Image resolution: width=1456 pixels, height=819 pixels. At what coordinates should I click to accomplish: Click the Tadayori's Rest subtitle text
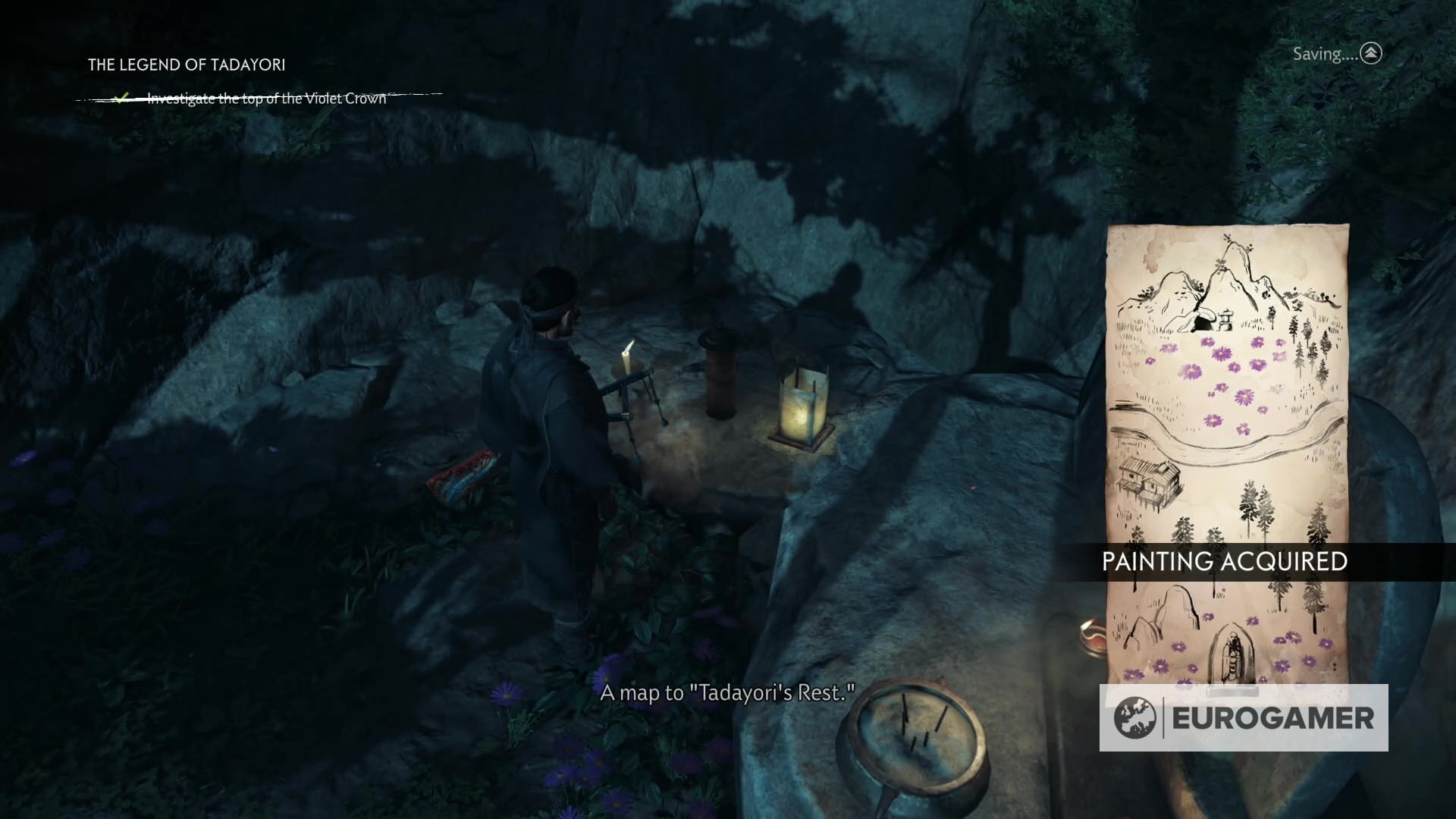tap(727, 692)
